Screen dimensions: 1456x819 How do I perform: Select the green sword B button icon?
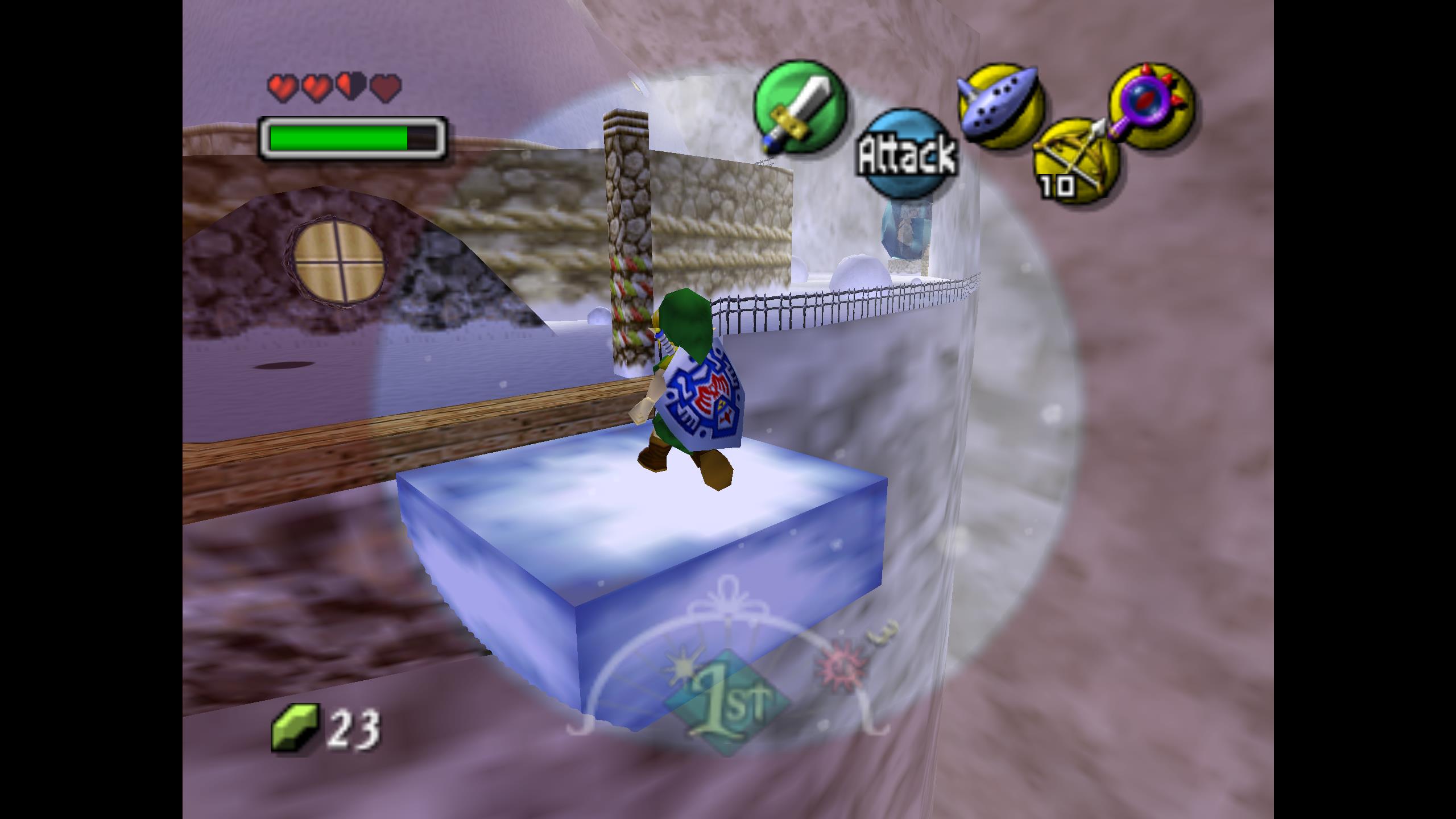(800, 106)
